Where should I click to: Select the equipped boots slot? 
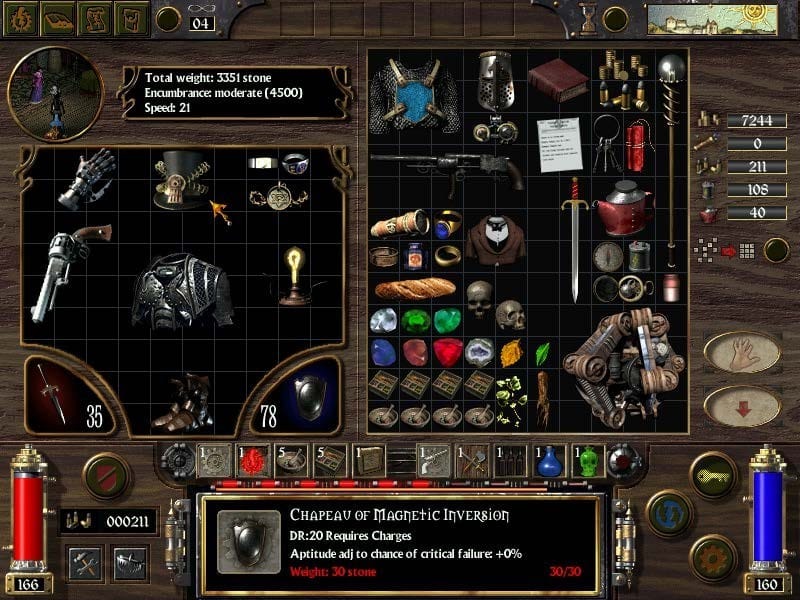pyautogui.click(x=183, y=401)
